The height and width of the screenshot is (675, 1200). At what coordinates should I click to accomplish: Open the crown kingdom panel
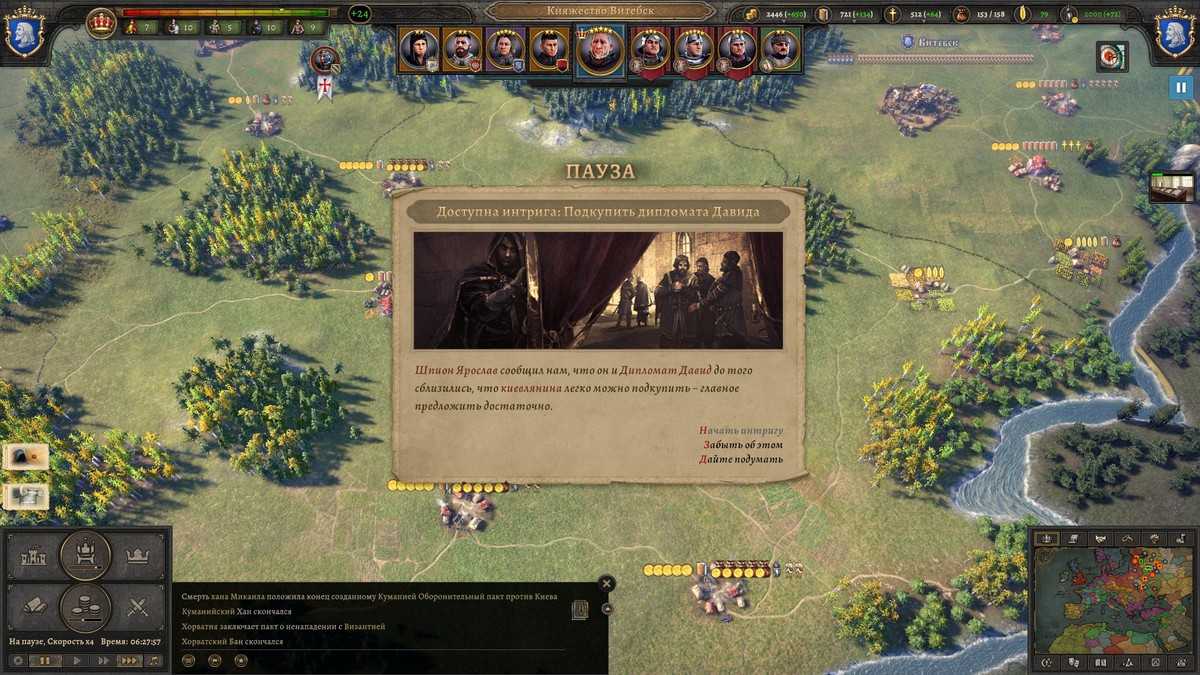[x=138, y=555]
